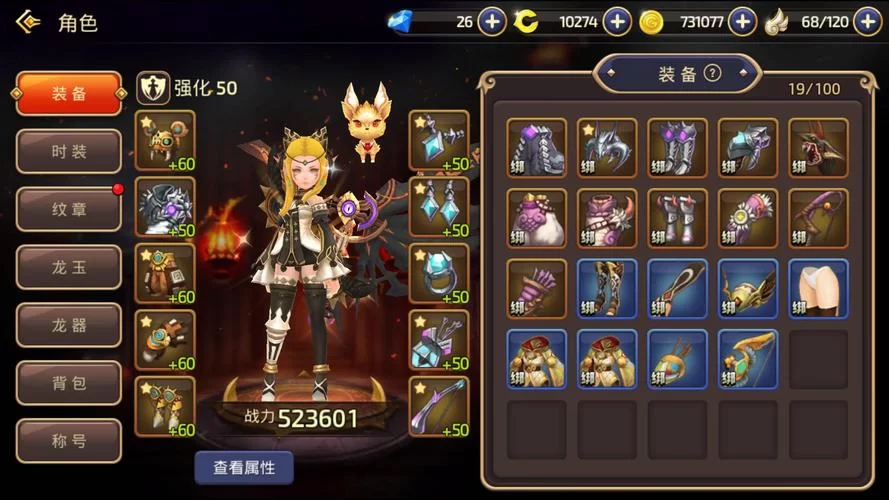This screenshot has height=500, width=889.
Task: Add more blue diamonds with plus button
Action: coord(492,21)
